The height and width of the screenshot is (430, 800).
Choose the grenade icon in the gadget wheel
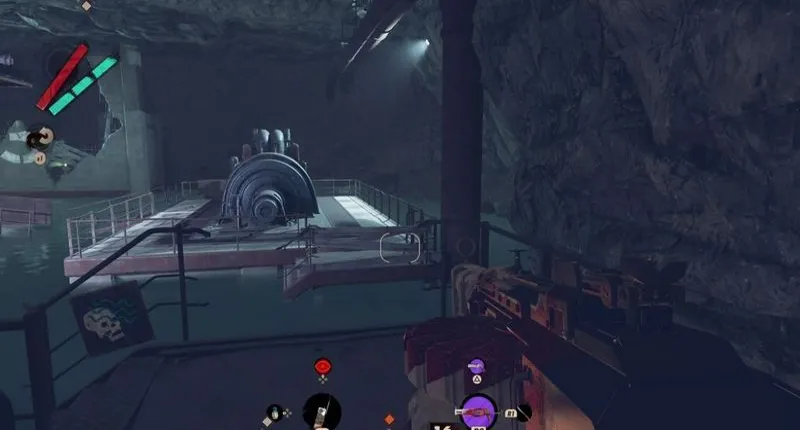pyautogui.click(x=275, y=412)
